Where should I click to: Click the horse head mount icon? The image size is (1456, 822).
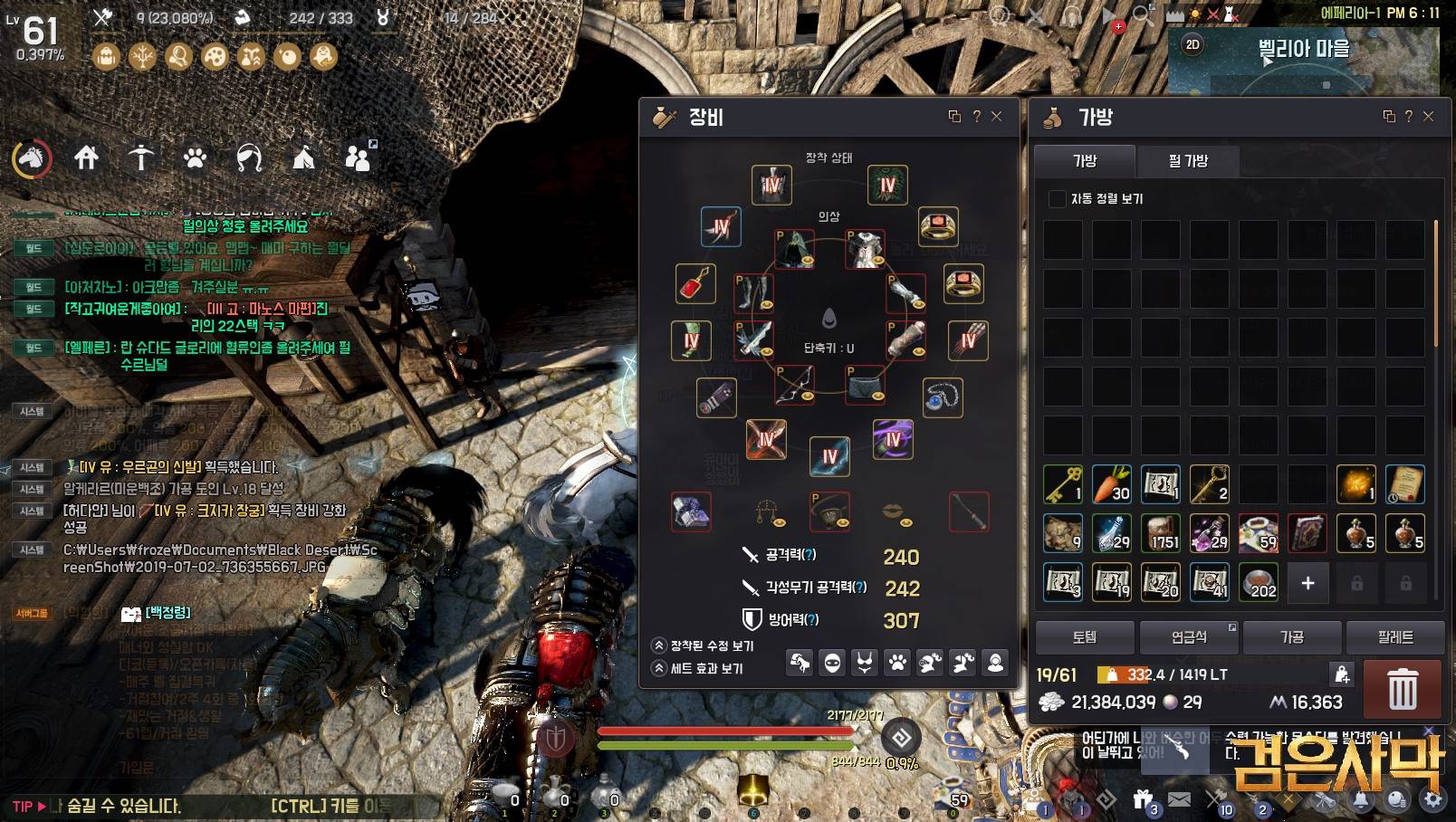click(x=32, y=158)
